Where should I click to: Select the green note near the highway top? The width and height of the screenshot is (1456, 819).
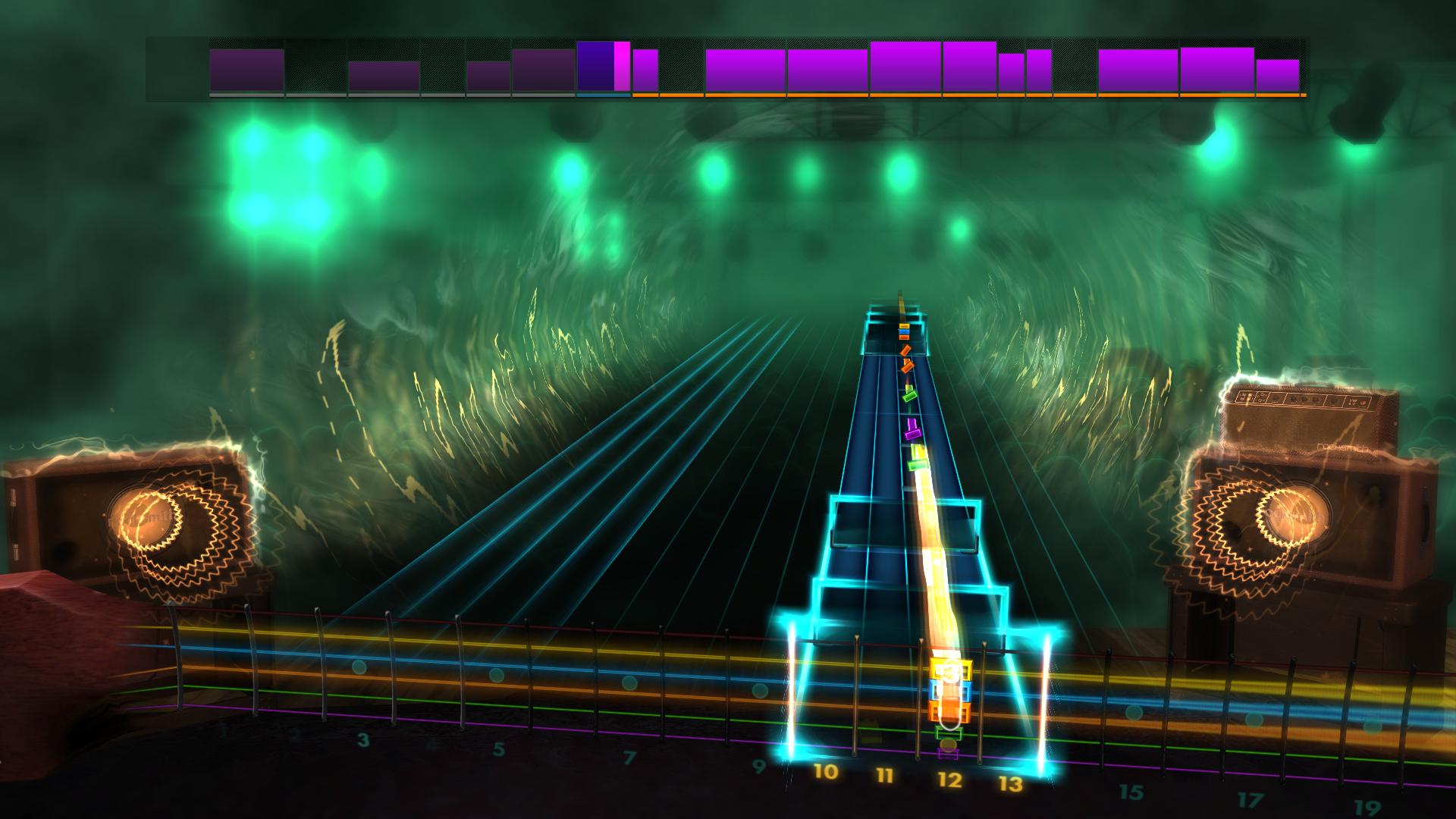tap(908, 398)
